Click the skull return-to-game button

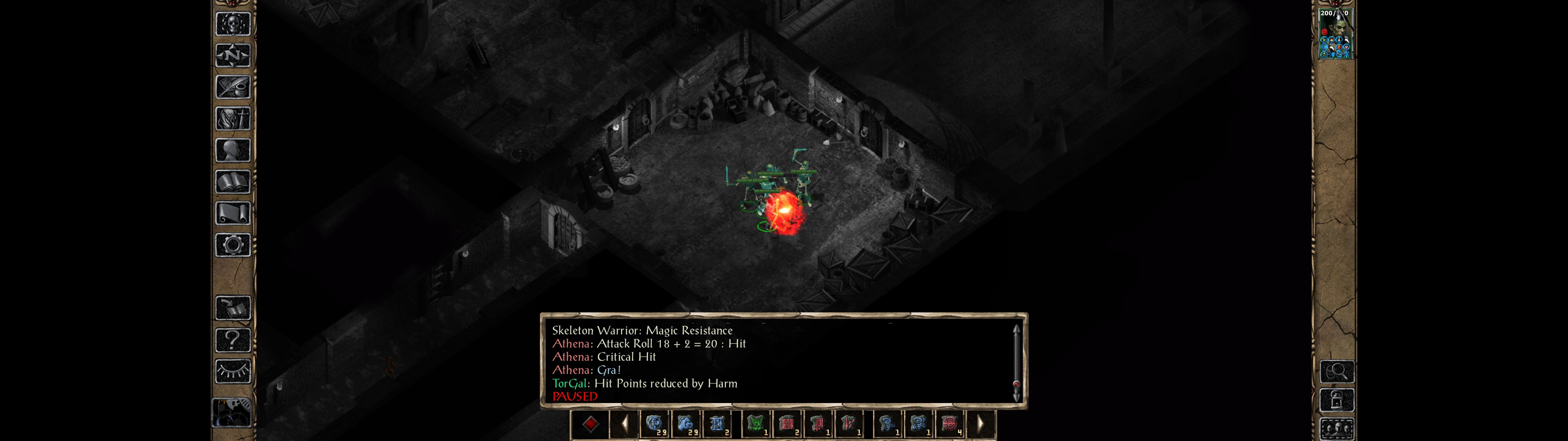232,24
